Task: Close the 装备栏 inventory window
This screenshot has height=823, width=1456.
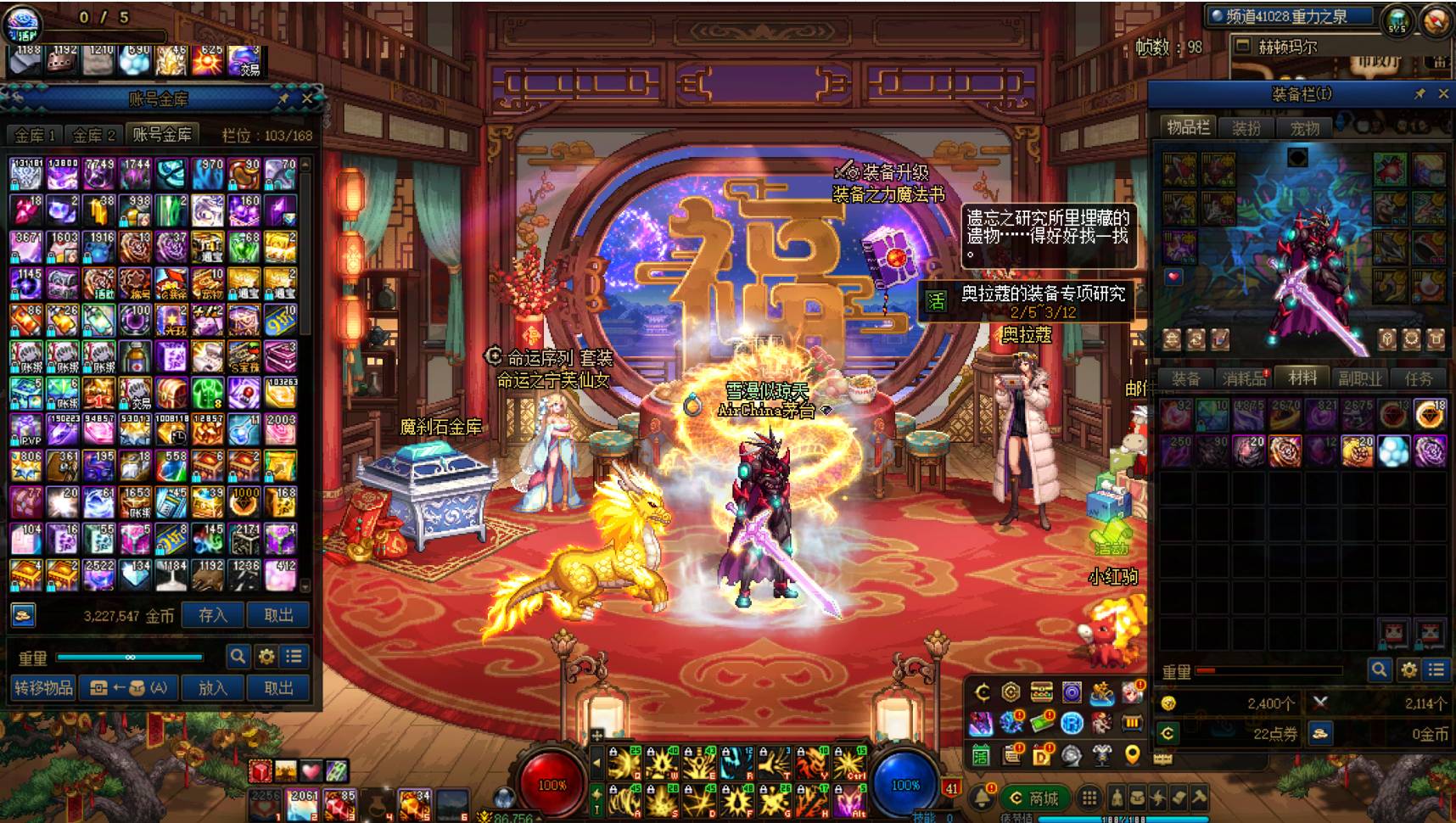Action: pyautogui.click(x=1443, y=94)
